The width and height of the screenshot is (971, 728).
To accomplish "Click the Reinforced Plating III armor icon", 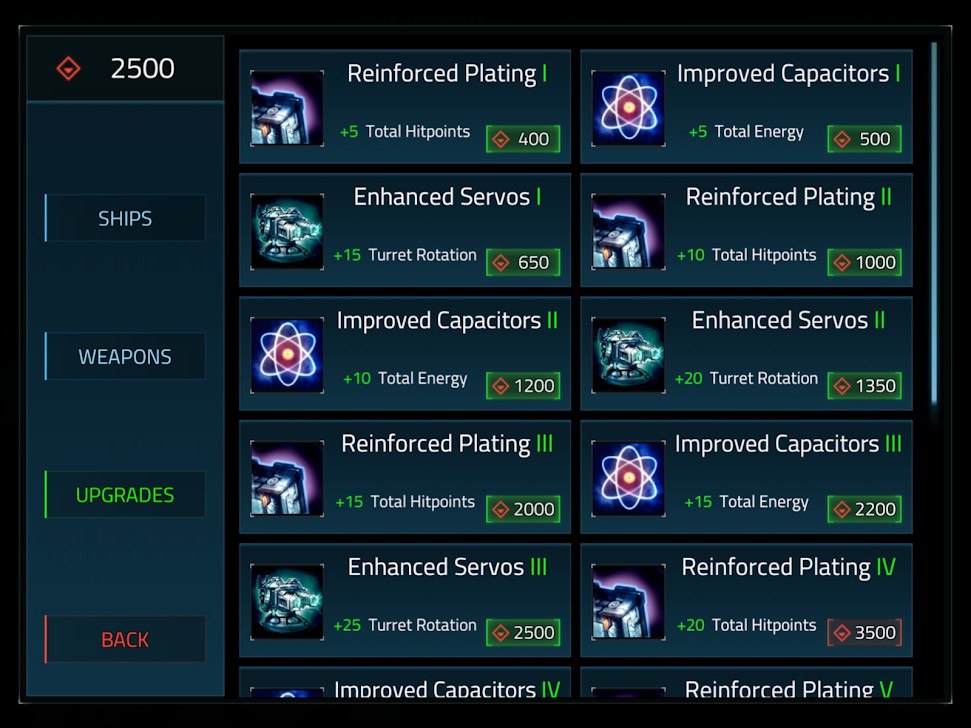I will pyautogui.click(x=287, y=478).
